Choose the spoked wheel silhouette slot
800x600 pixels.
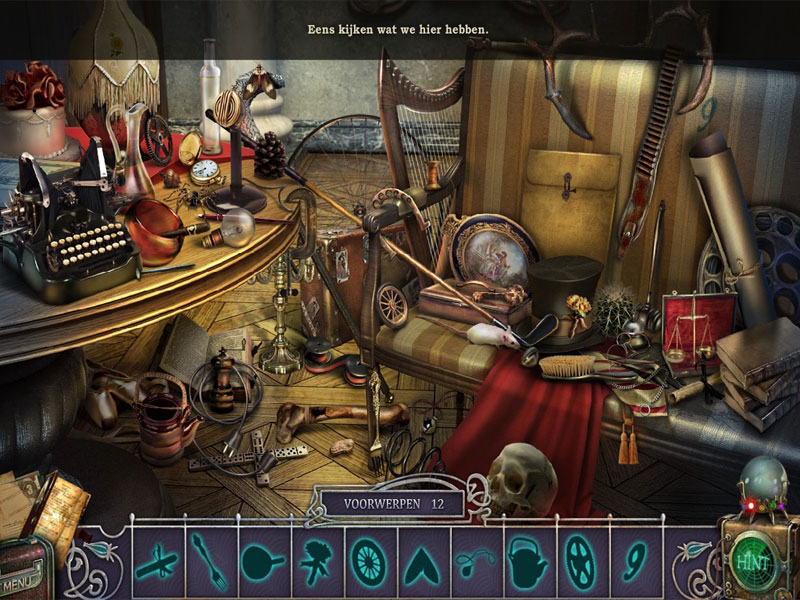(369, 561)
